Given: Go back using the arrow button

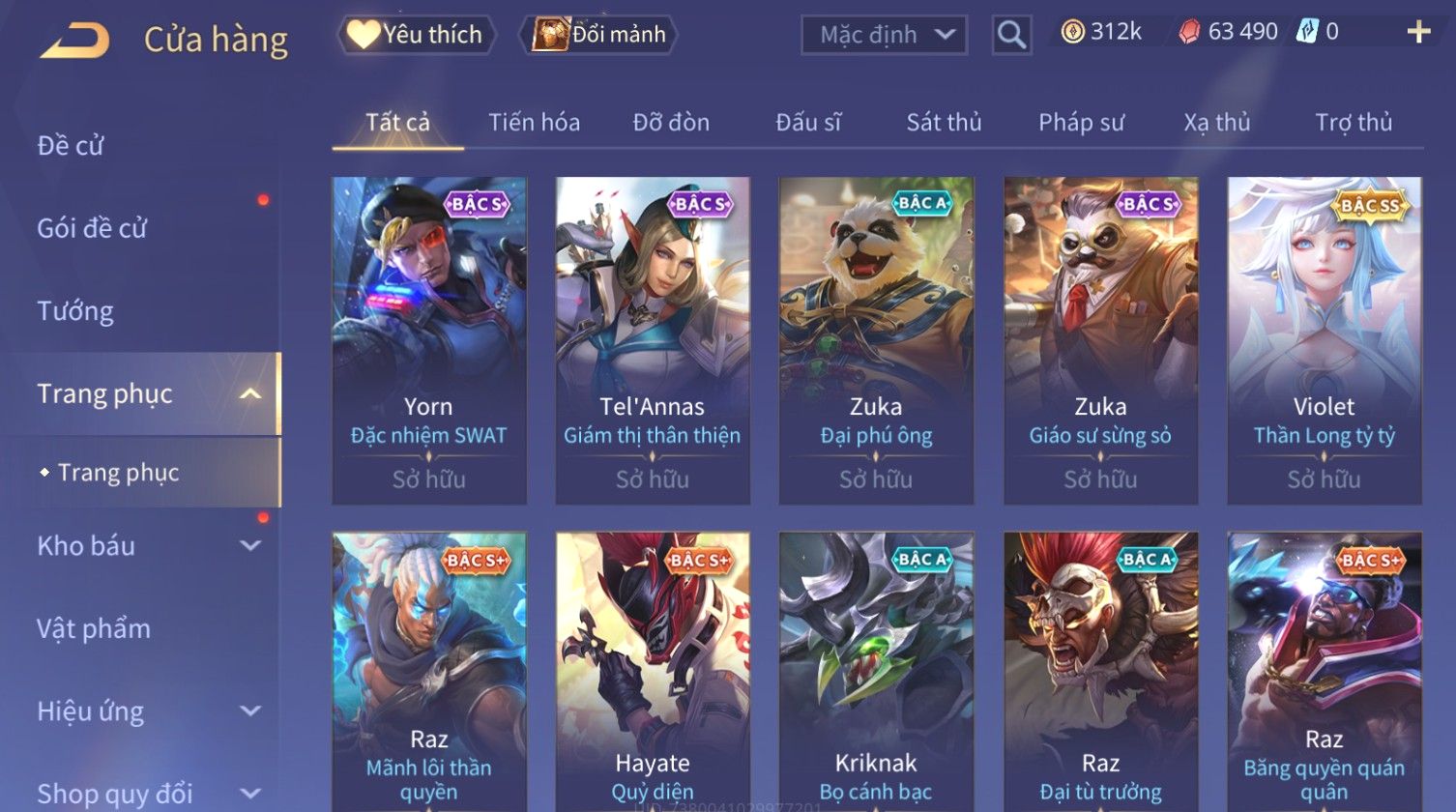Looking at the screenshot, I should click(74, 41).
